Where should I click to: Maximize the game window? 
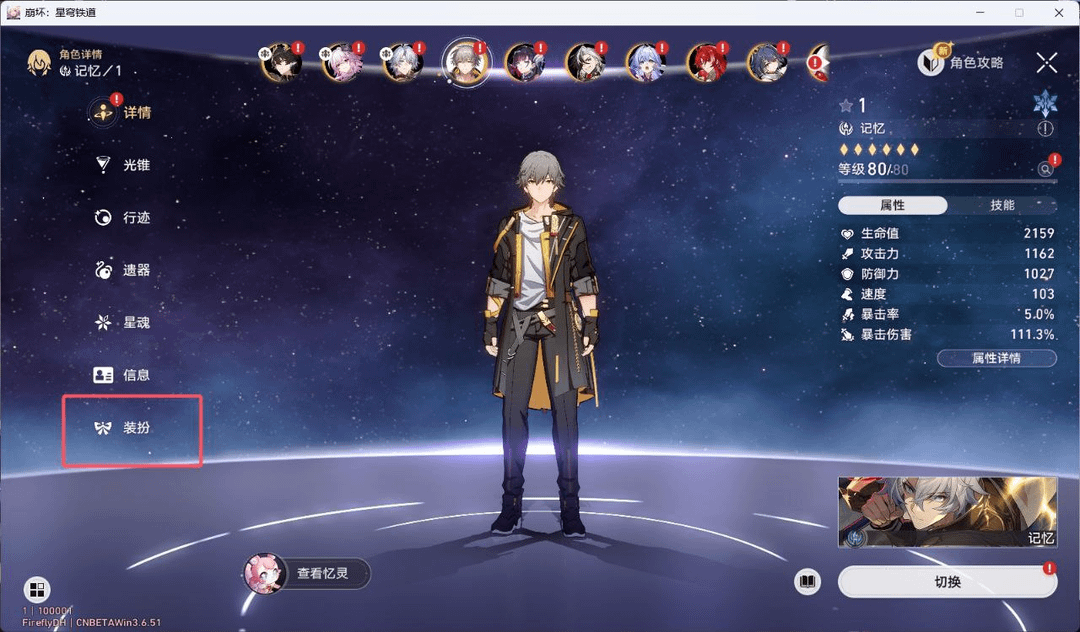pyautogui.click(x=1019, y=12)
